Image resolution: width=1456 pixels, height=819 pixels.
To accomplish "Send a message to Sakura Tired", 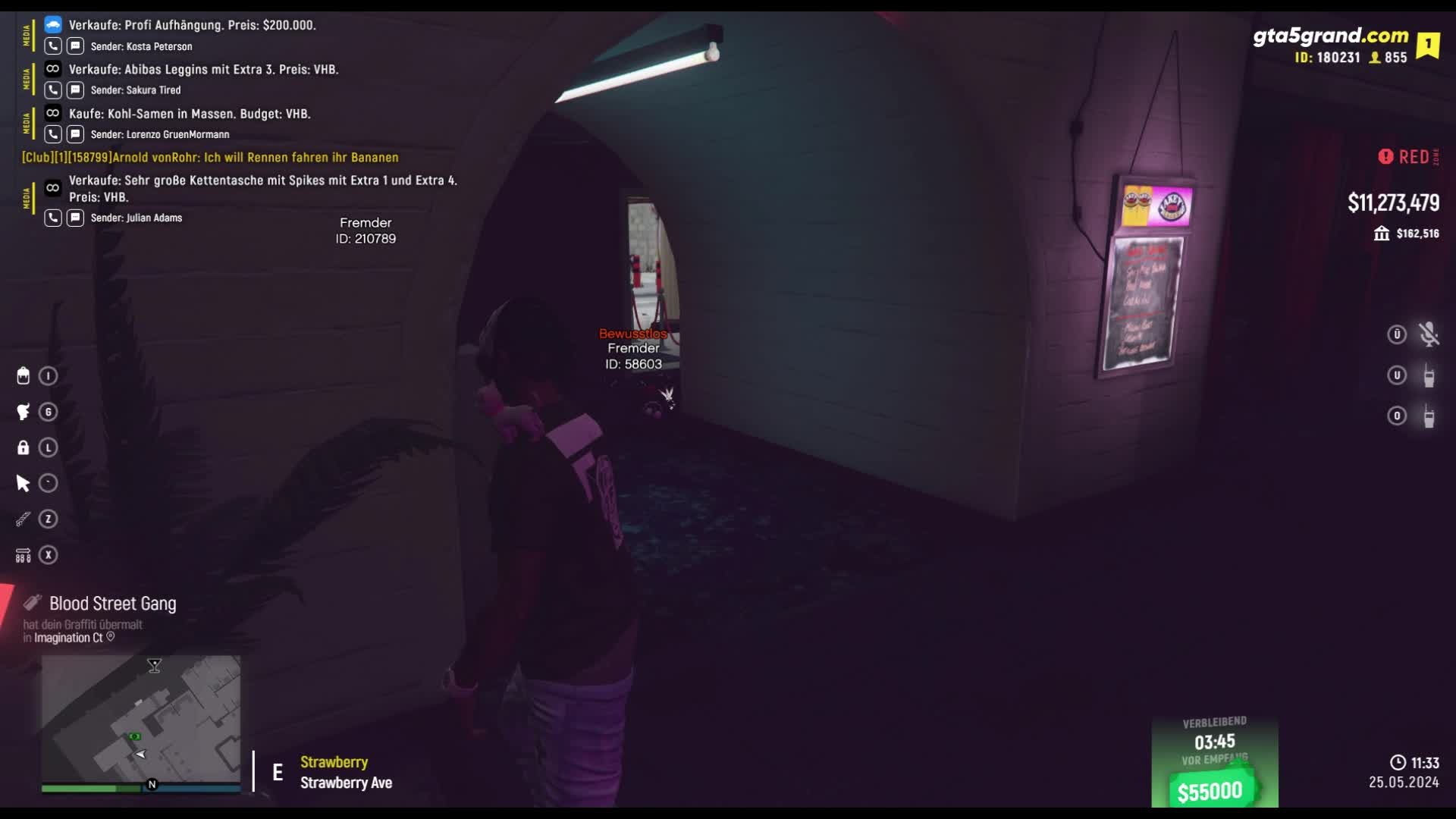I will click(x=75, y=90).
